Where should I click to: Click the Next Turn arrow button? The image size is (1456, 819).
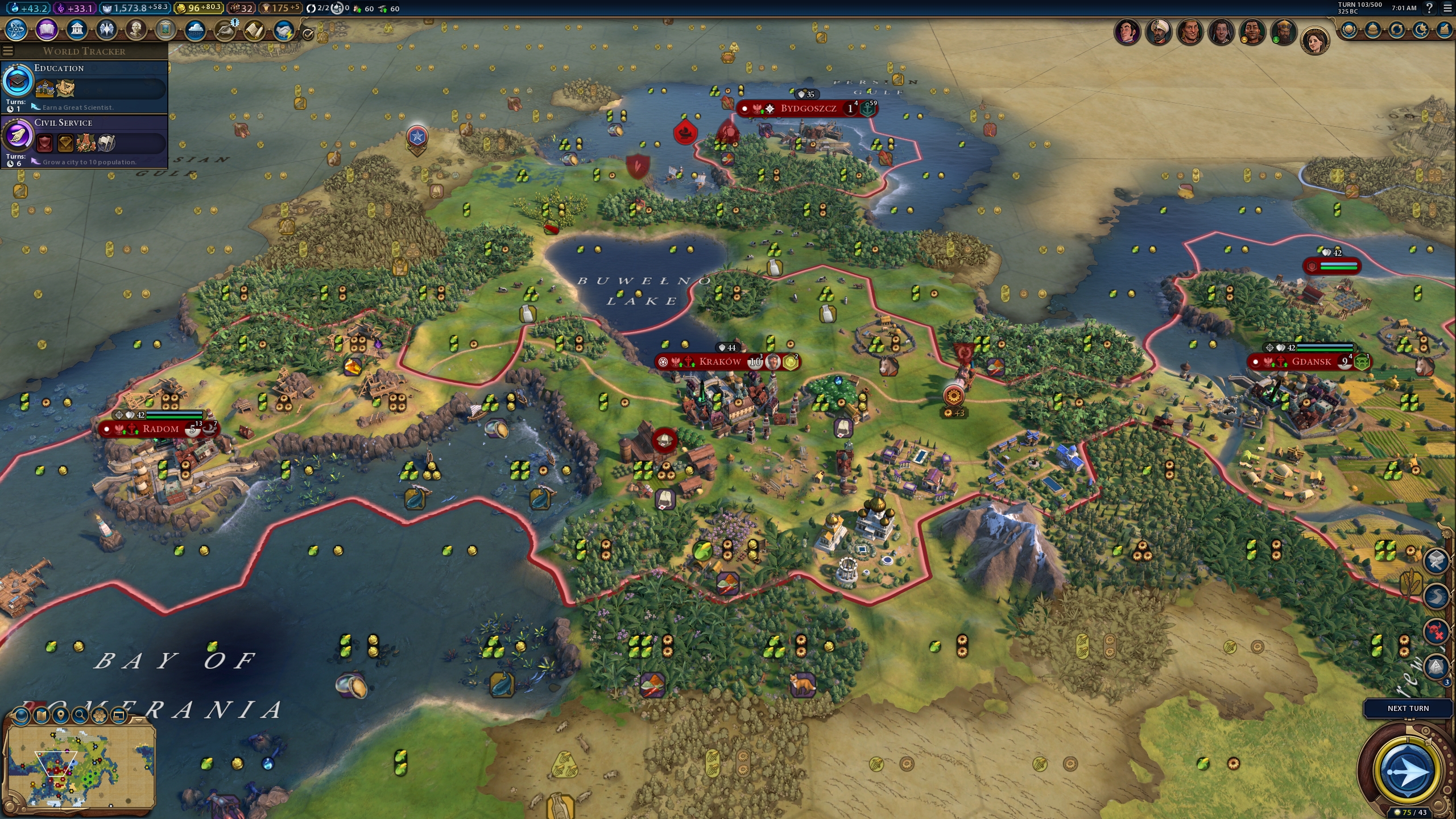(1407, 771)
